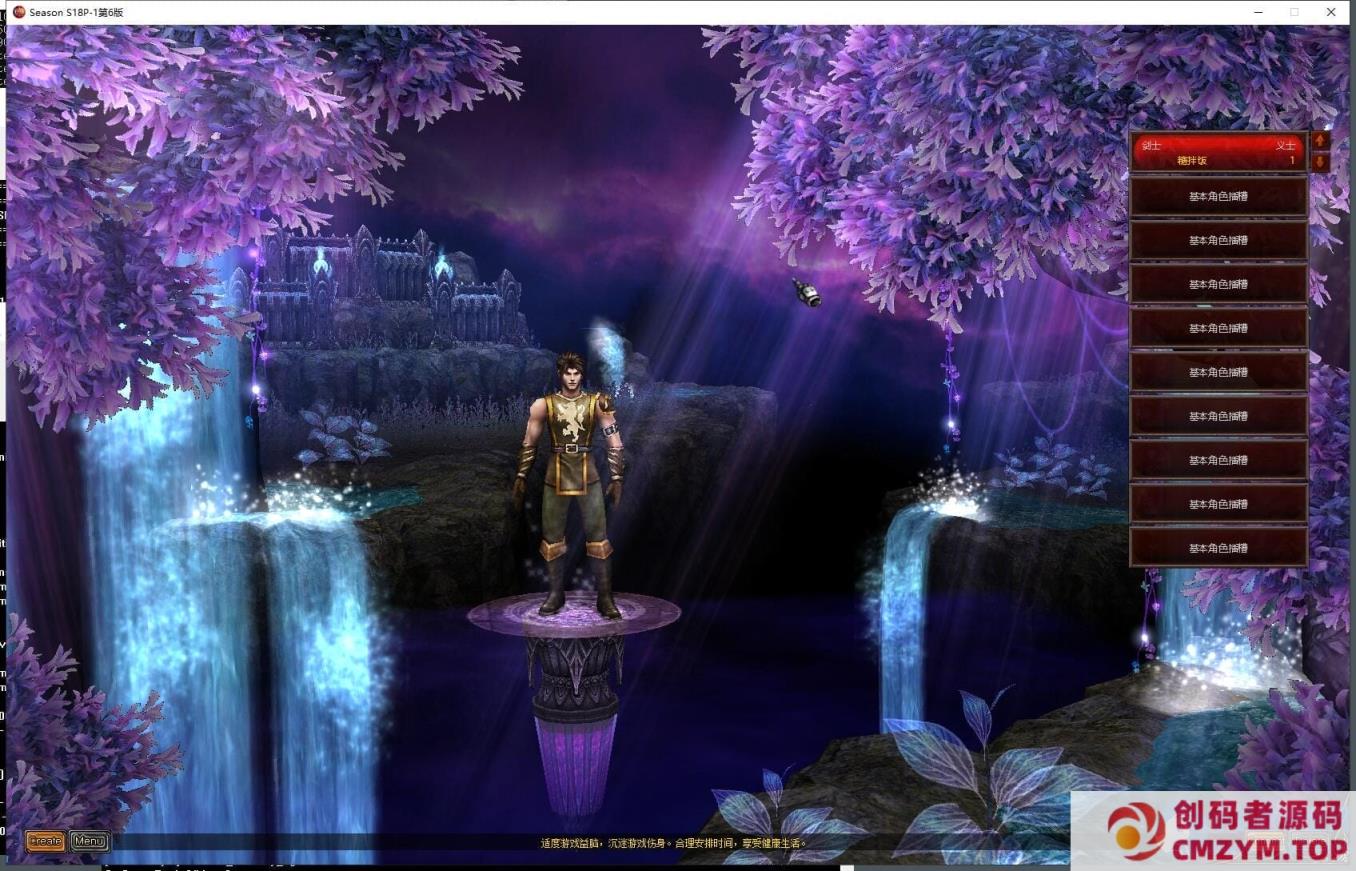The width and height of the screenshot is (1356, 871).
Task: Select the red 剑士 character slot
Action: pos(1218,152)
